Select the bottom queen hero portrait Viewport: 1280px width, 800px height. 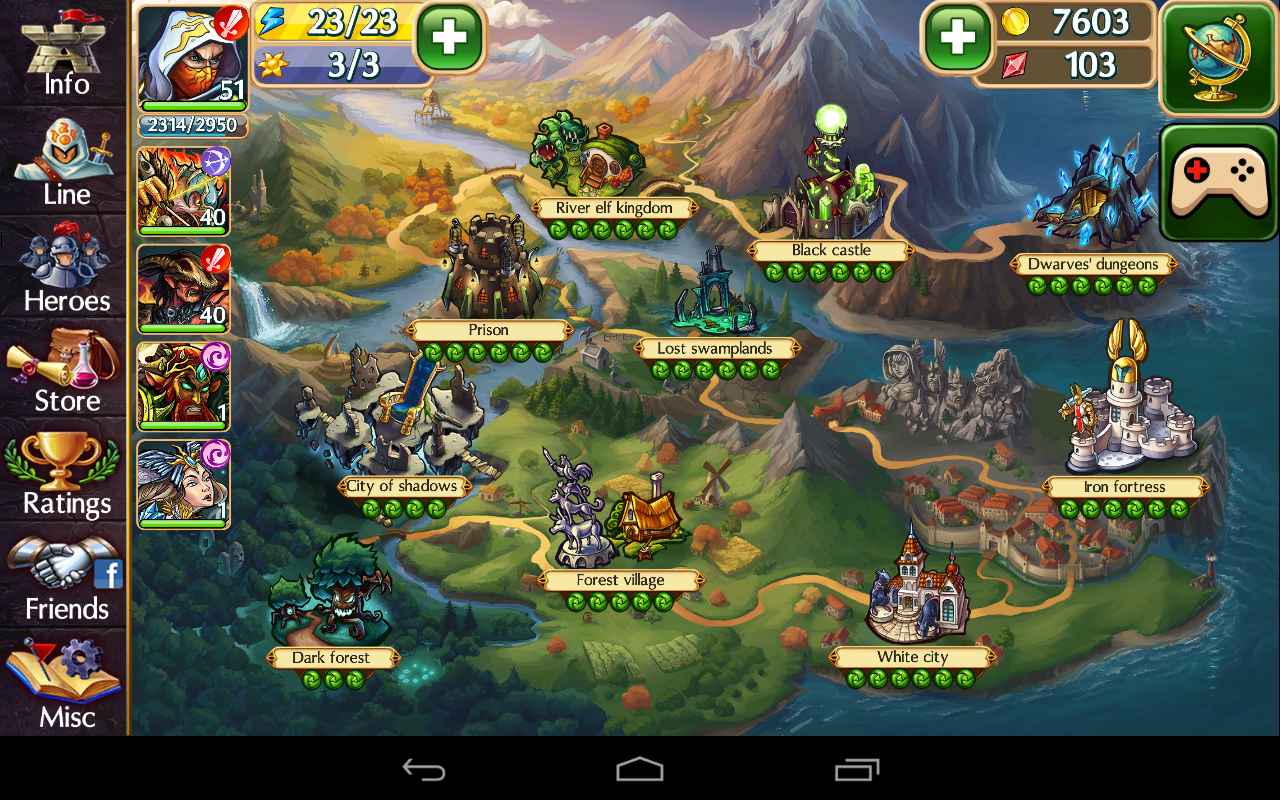point(184,483)
